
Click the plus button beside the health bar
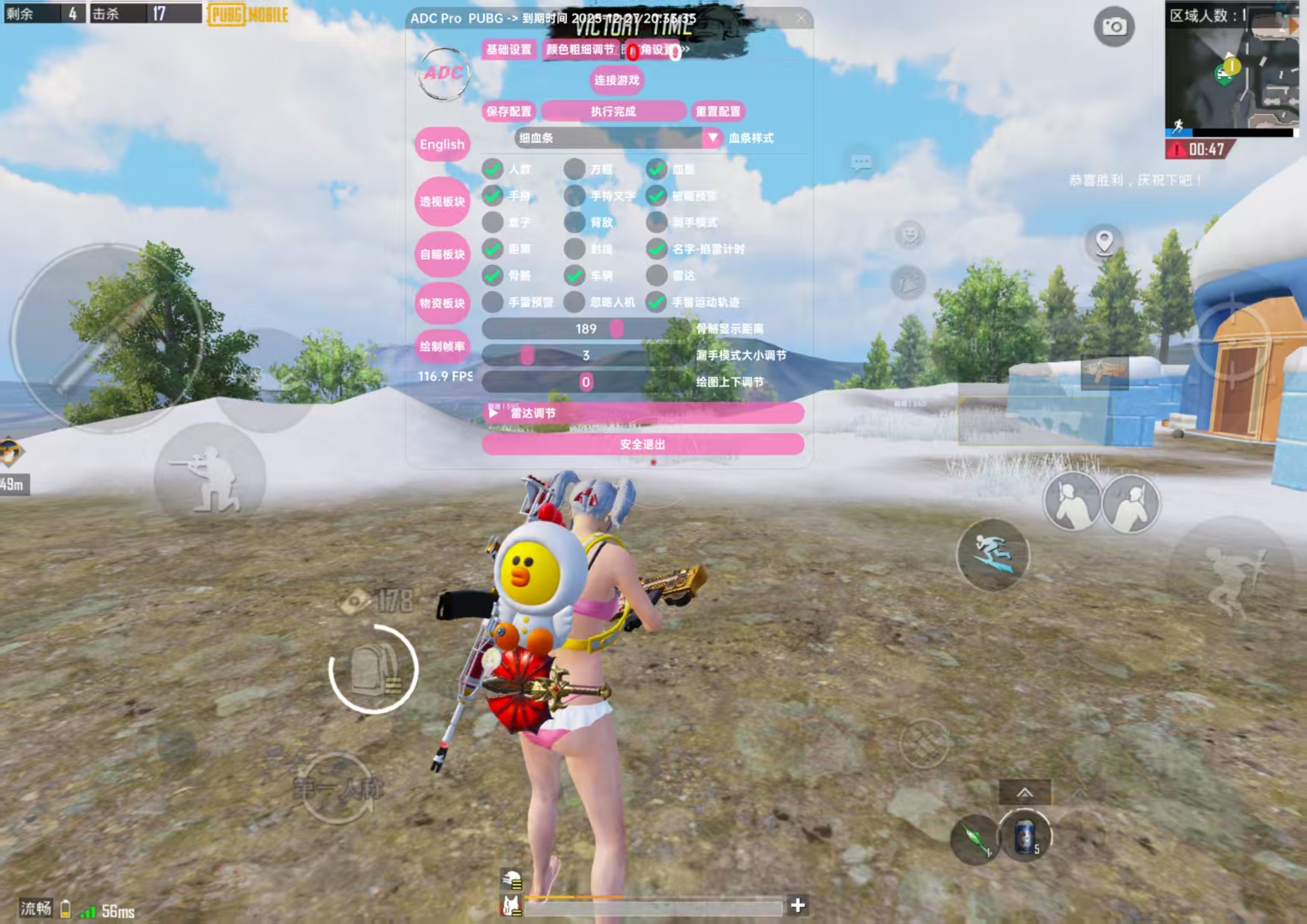pos(797,905)
